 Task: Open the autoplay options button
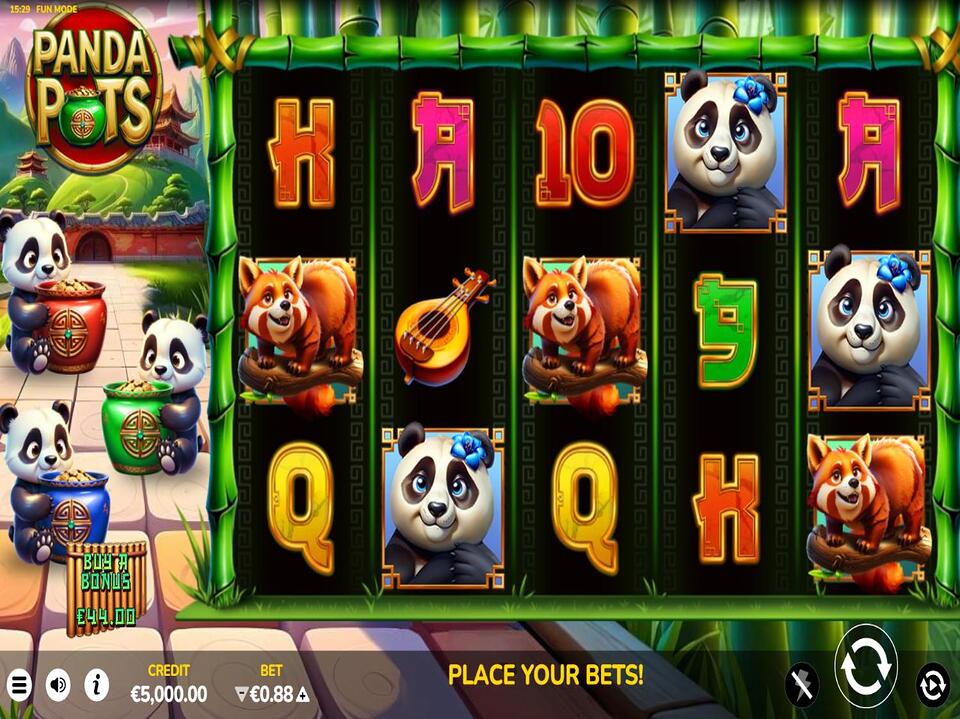932,684
